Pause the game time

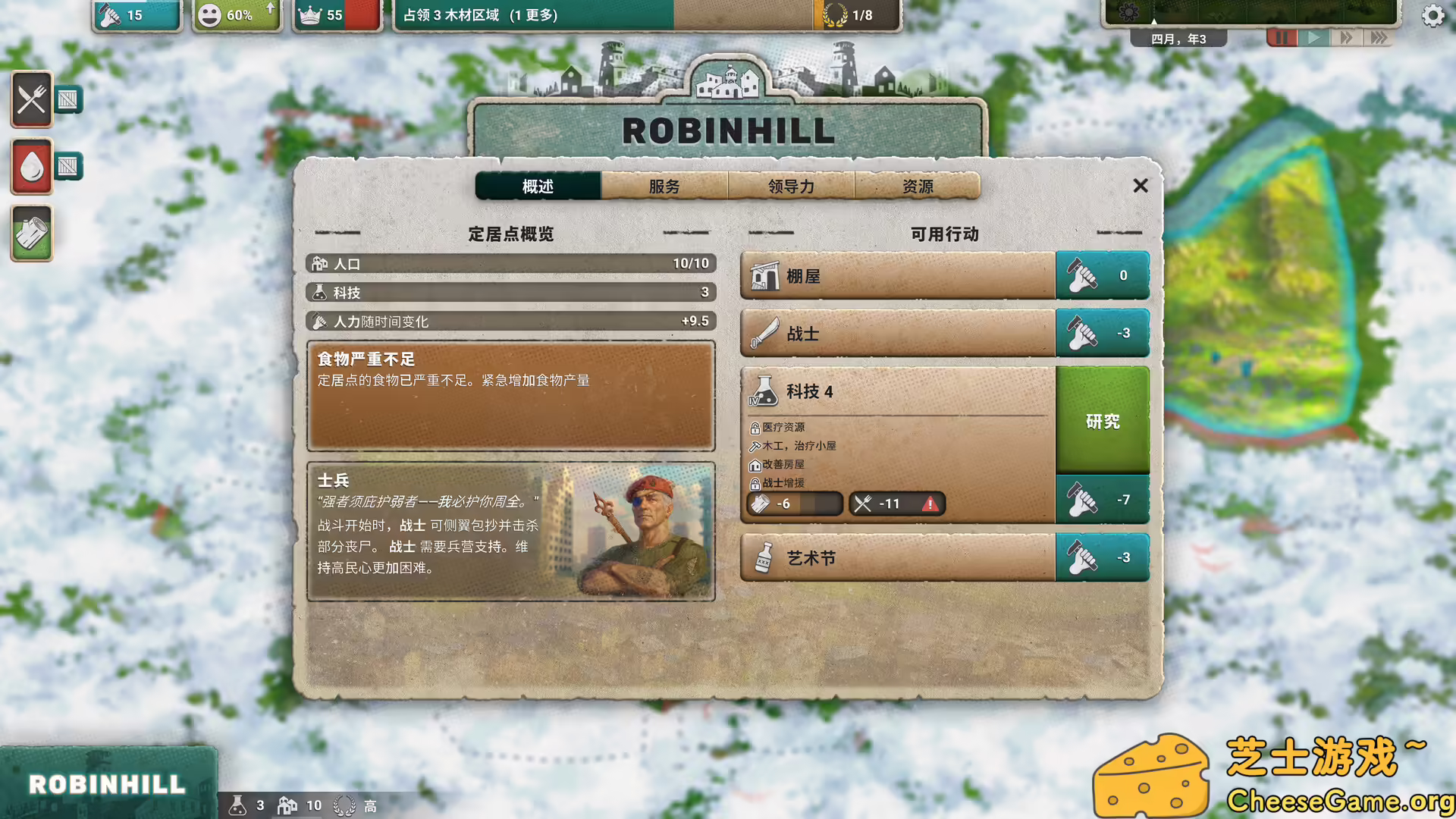point(1282,36)
